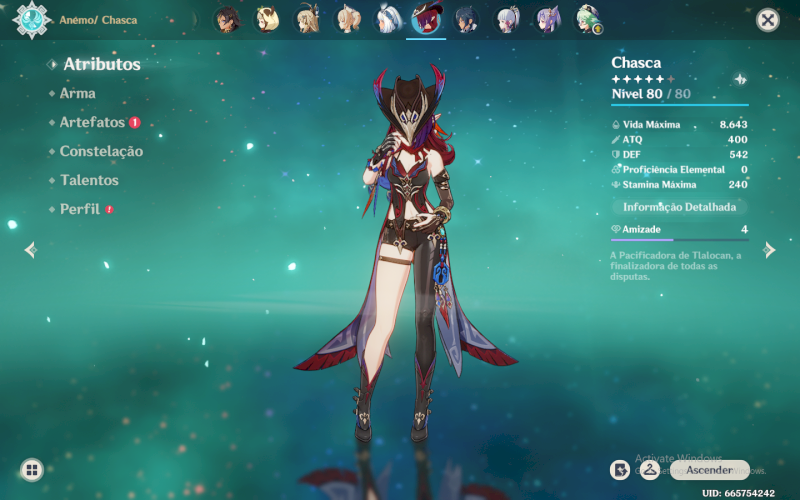The height and width of the screenshot is (500, 800).
Task: Close the character screen with the X
Action: pos(767,20)
